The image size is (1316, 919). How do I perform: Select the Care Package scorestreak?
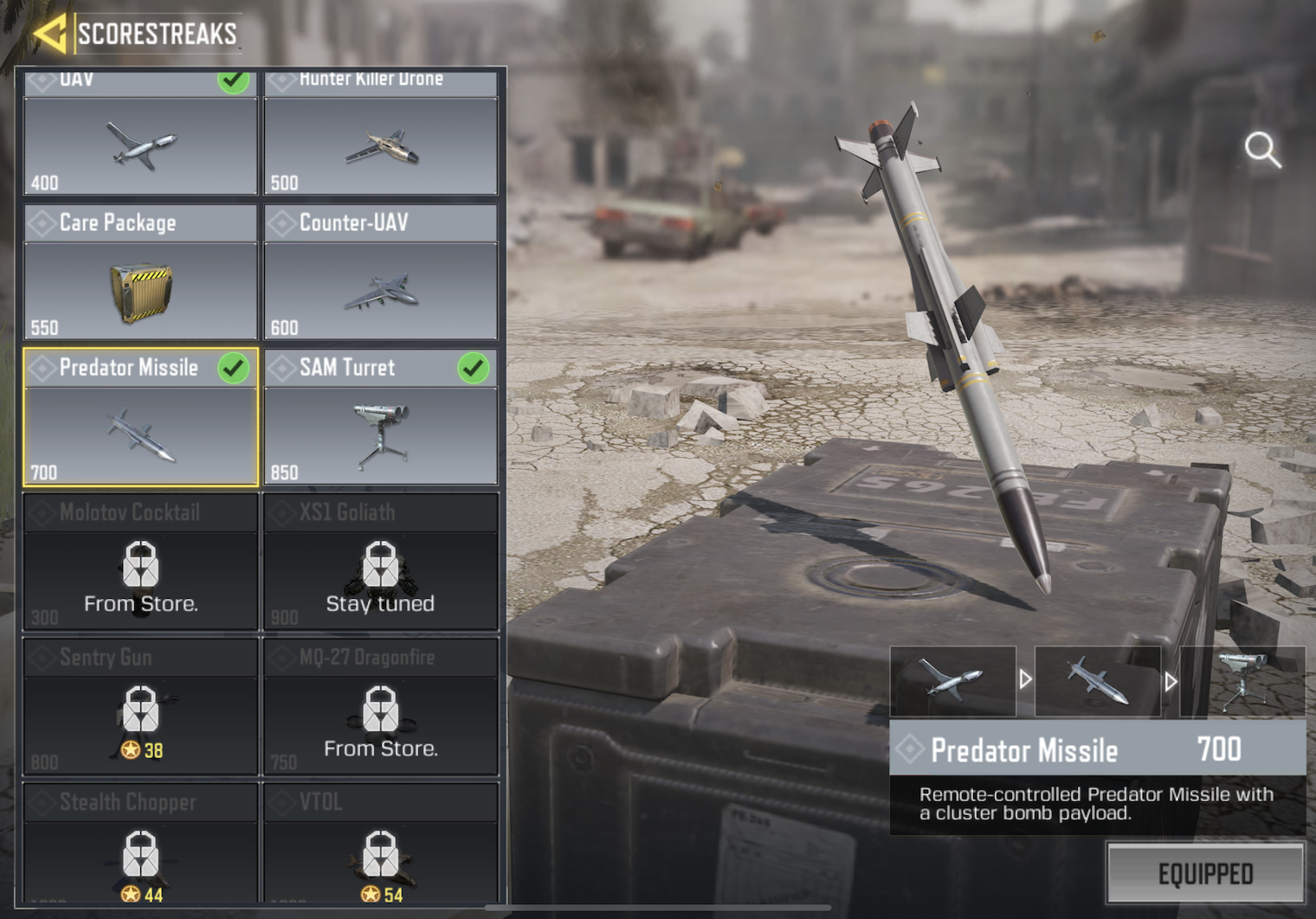(x=140, y=273)
